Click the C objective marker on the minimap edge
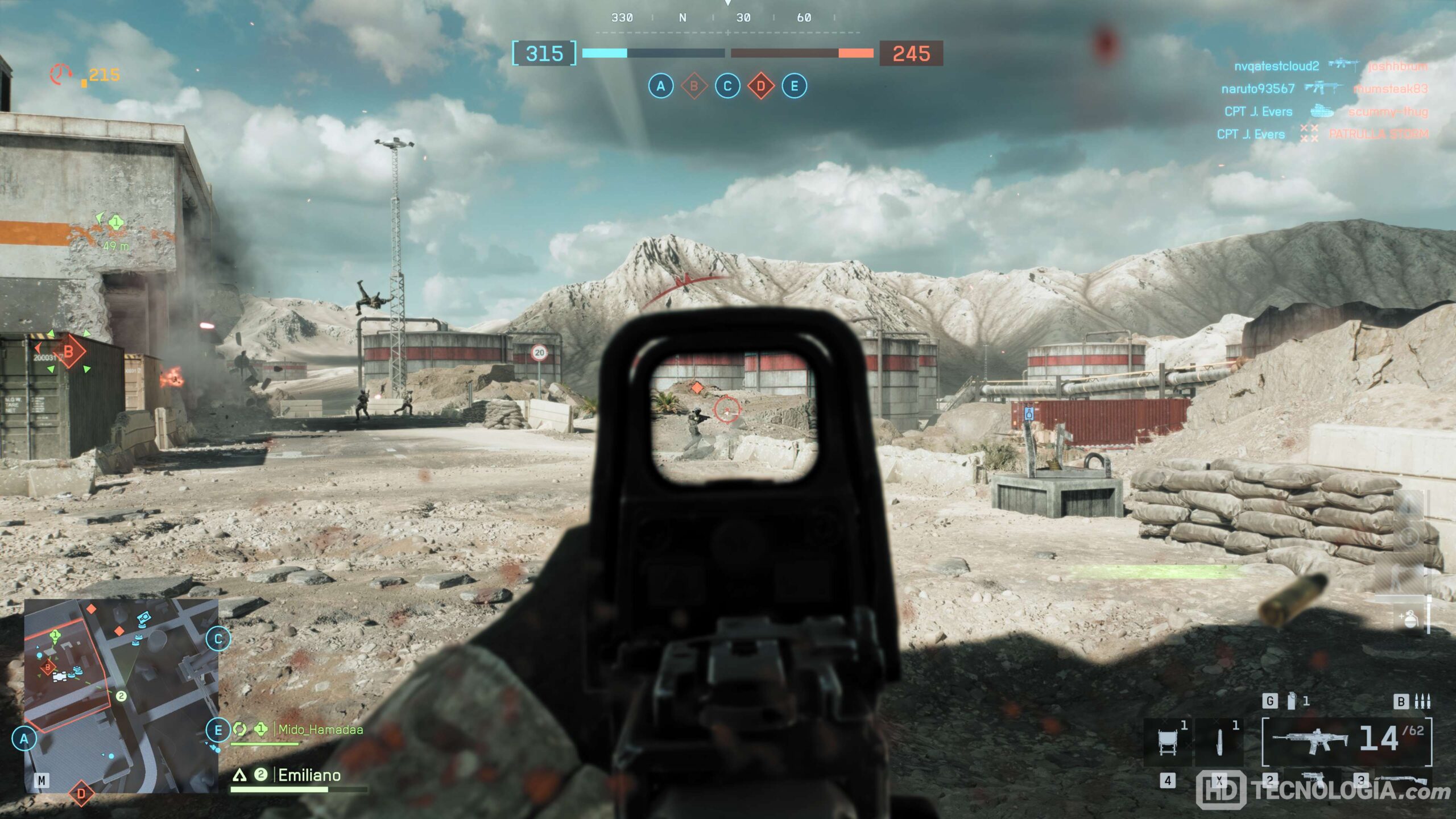Viewport: 1456px width, 819px height. pyautogui.click(x=218, y=639)
